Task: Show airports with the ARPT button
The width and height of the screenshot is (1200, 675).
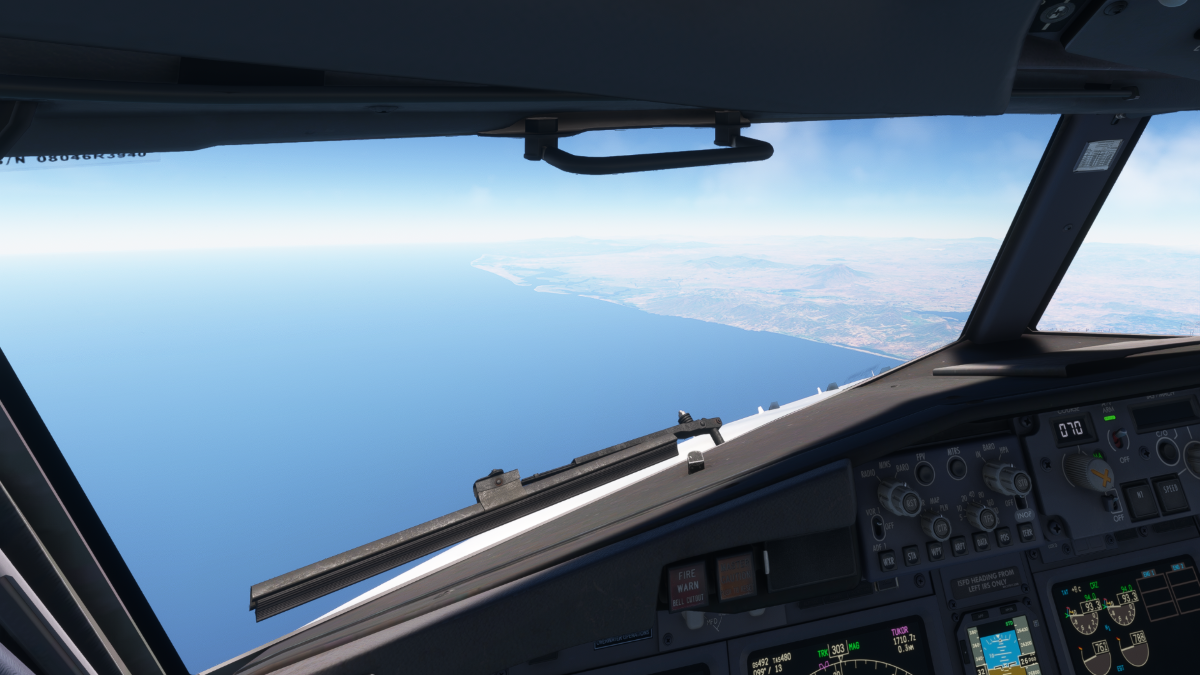Action: tap(958, 545)
